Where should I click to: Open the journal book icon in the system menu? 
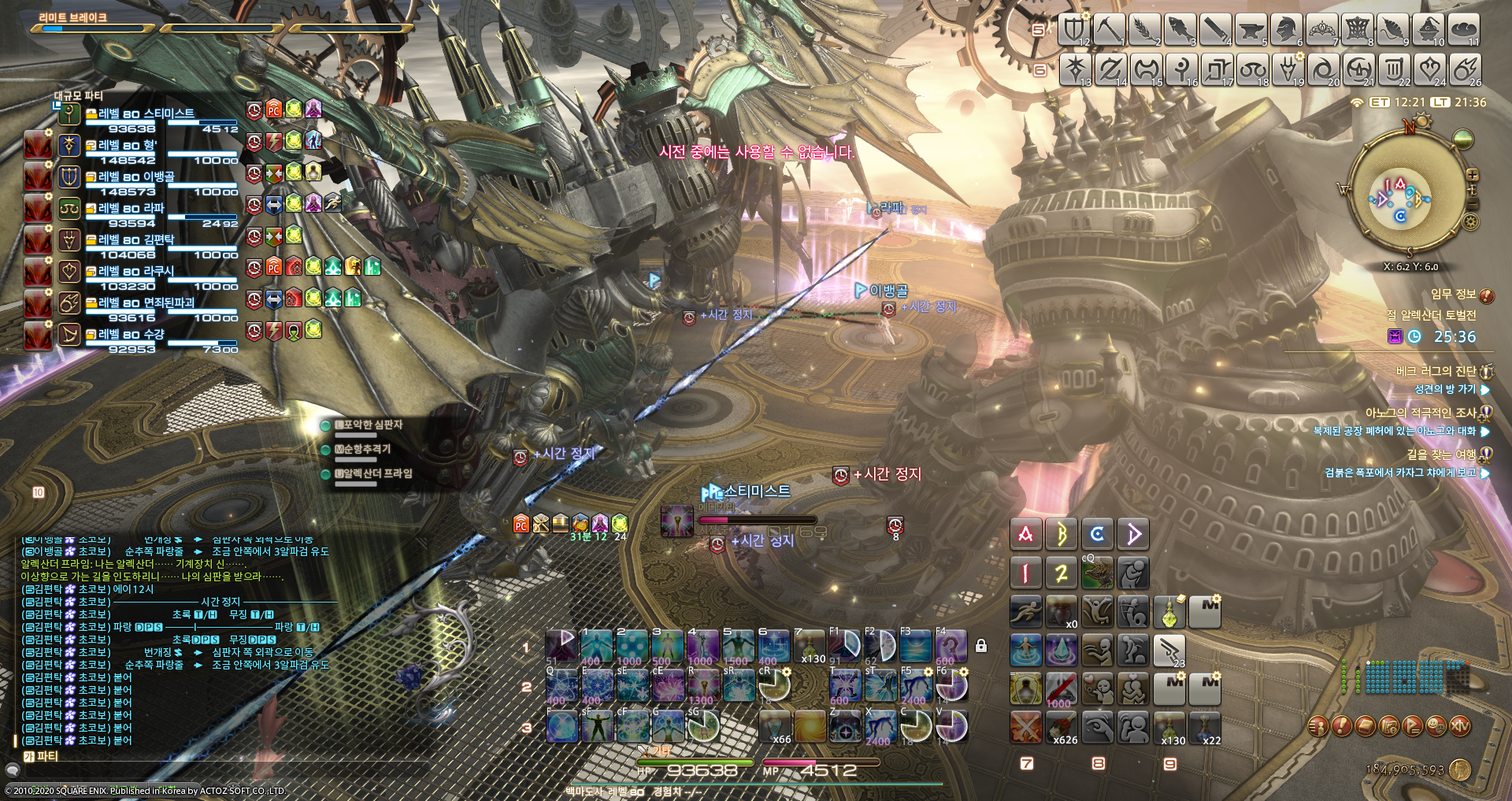tap(1366, 726)
